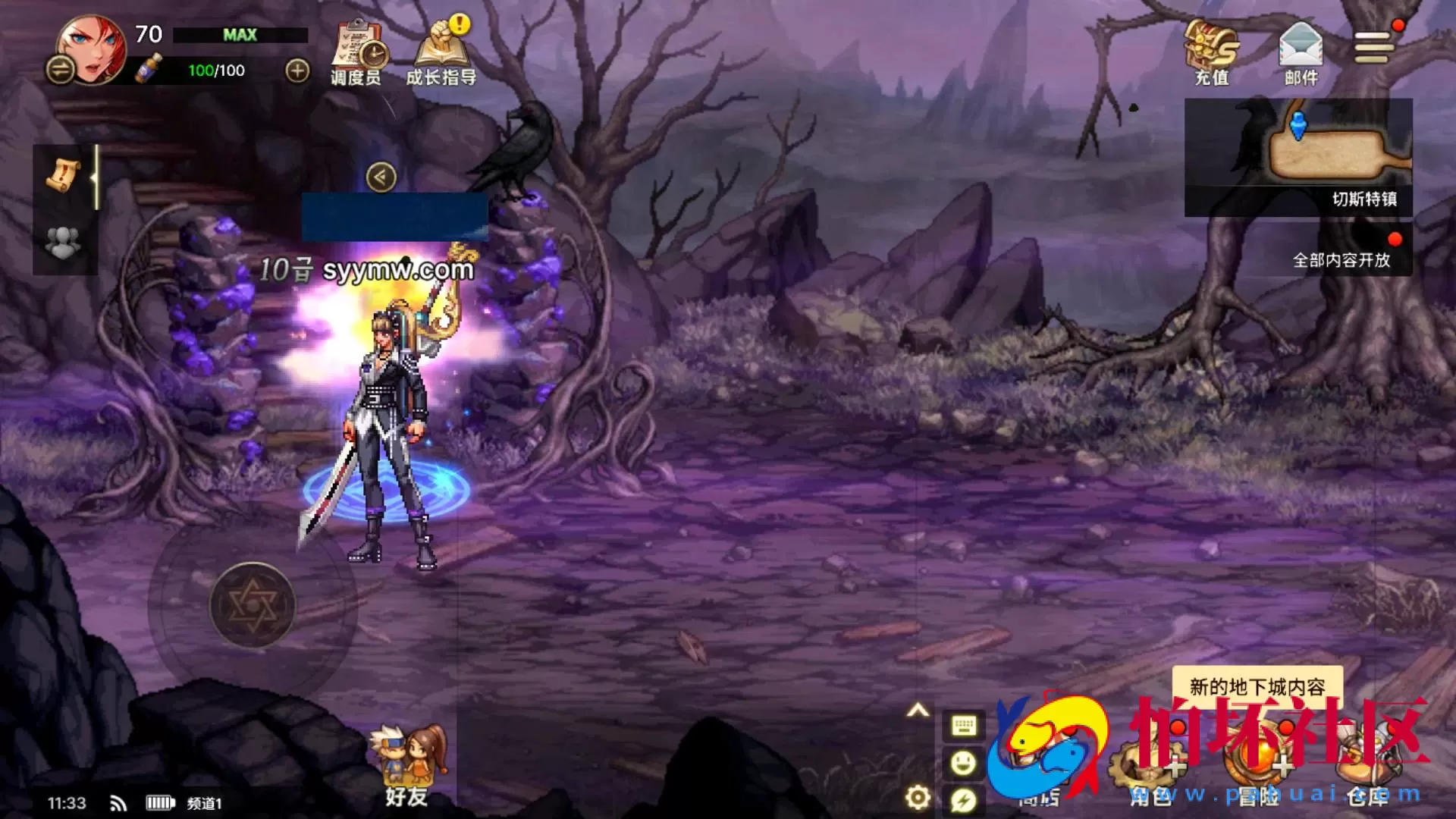Open the 成长指导 growth guide
Viewport: 1456px width, 819px height.
(441, 53)
